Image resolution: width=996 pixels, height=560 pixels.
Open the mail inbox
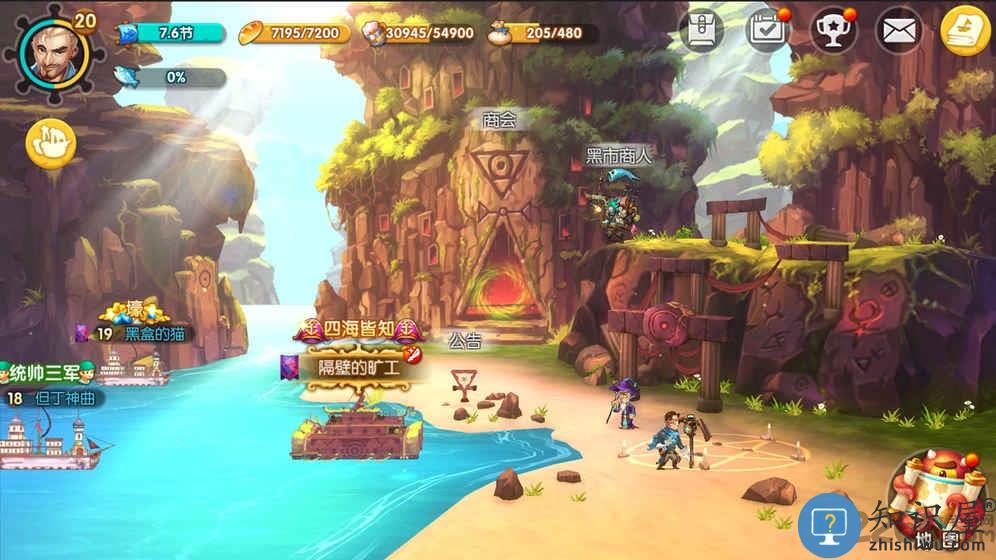(899, 32)
